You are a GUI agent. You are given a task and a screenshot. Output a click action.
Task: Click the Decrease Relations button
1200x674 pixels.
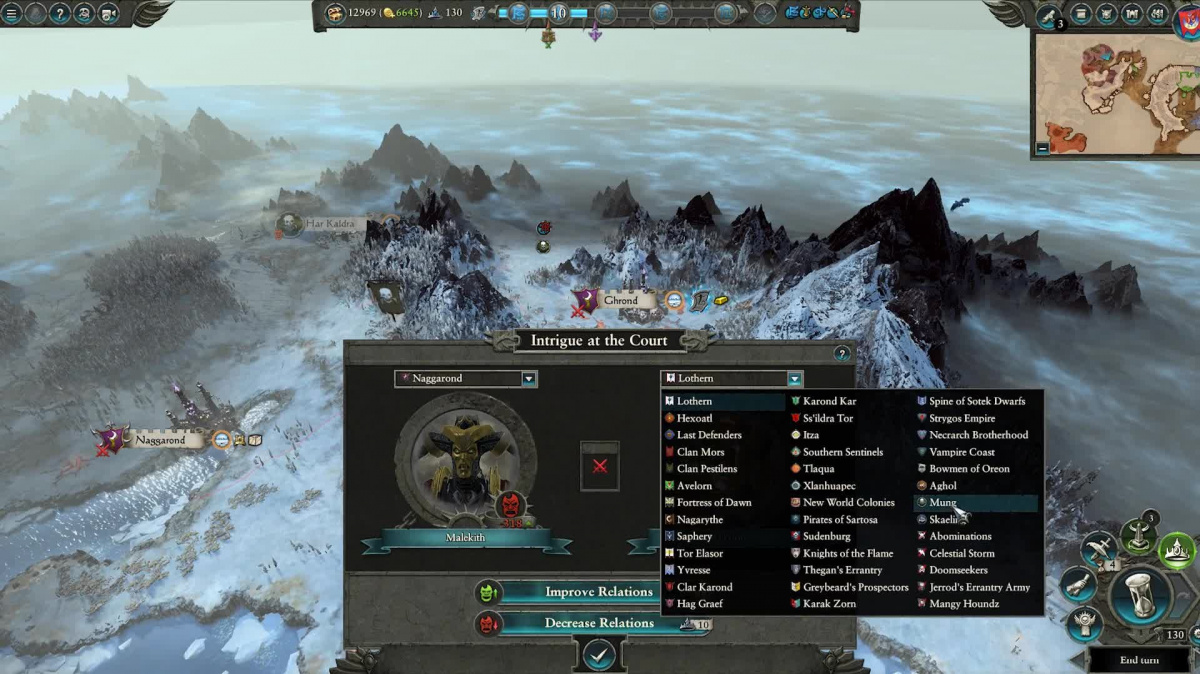tap(598, 623)
